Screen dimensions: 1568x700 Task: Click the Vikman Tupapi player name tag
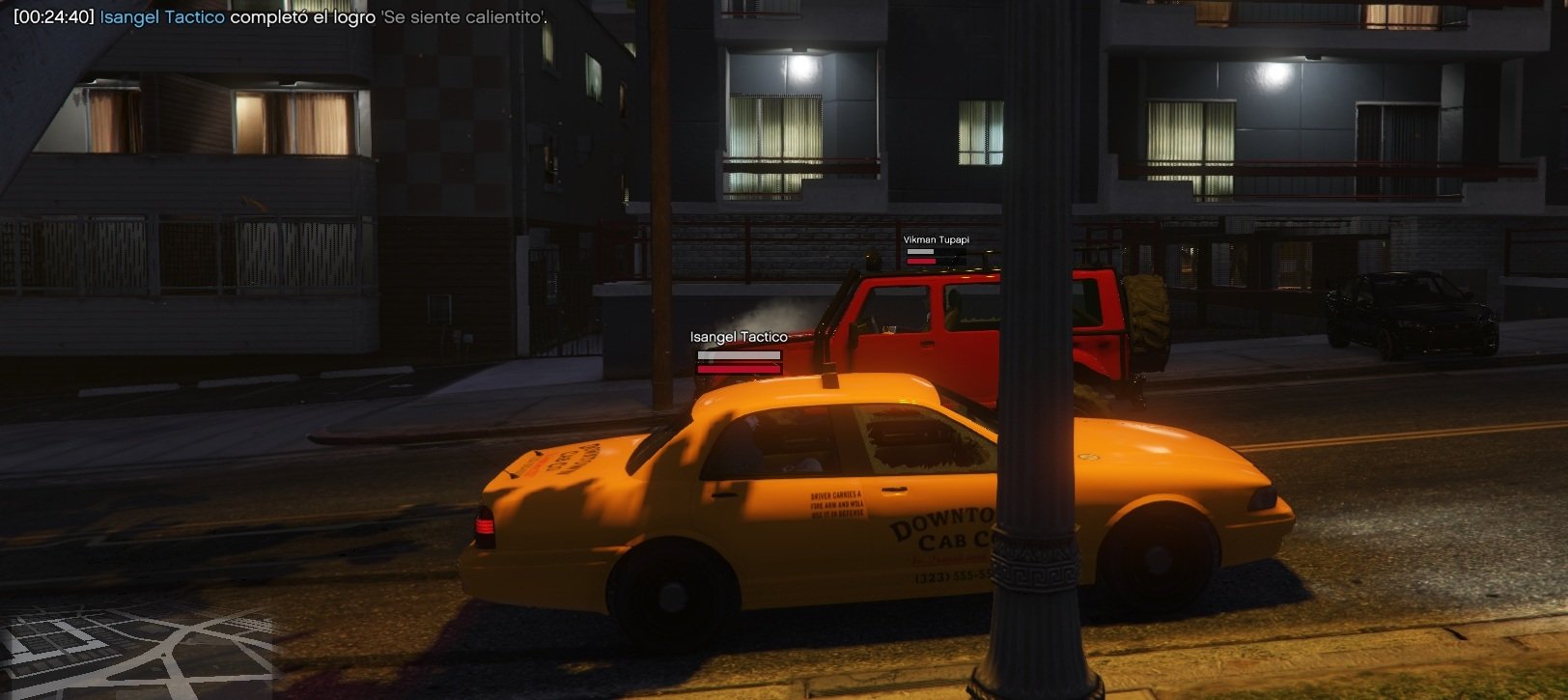pyautogui.click(x=936, y=239)
